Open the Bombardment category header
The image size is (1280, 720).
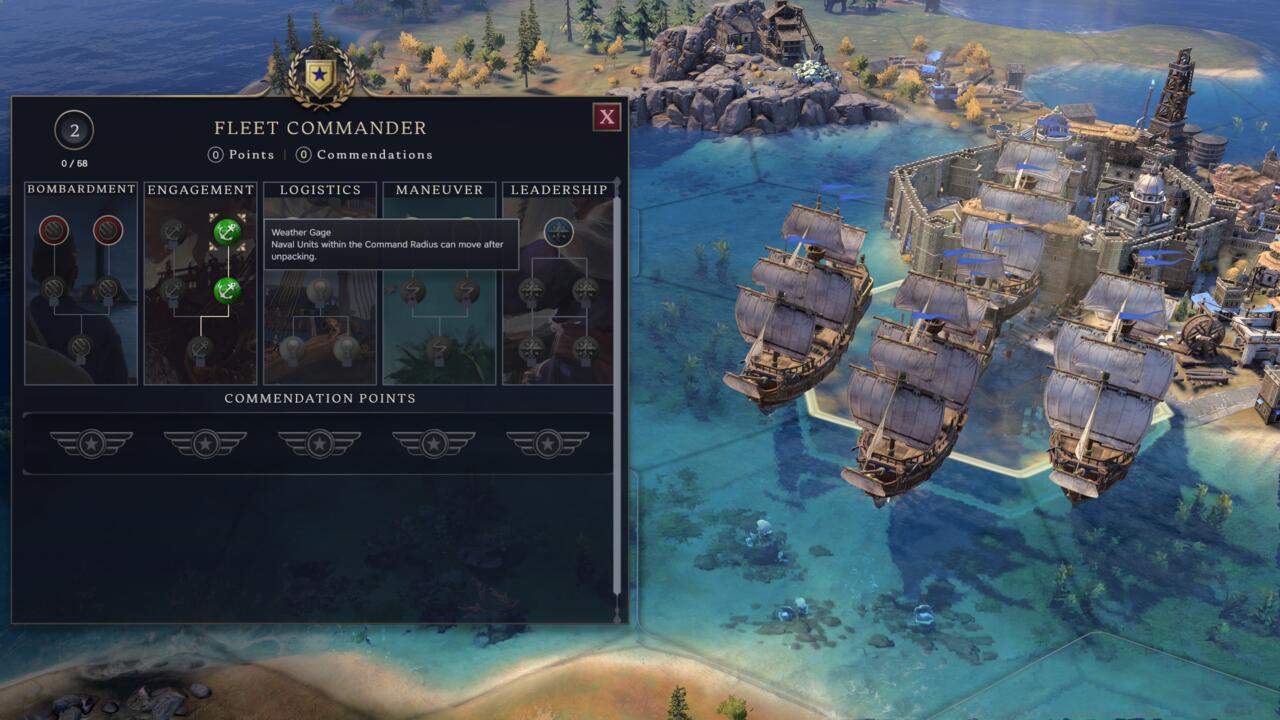80,188
